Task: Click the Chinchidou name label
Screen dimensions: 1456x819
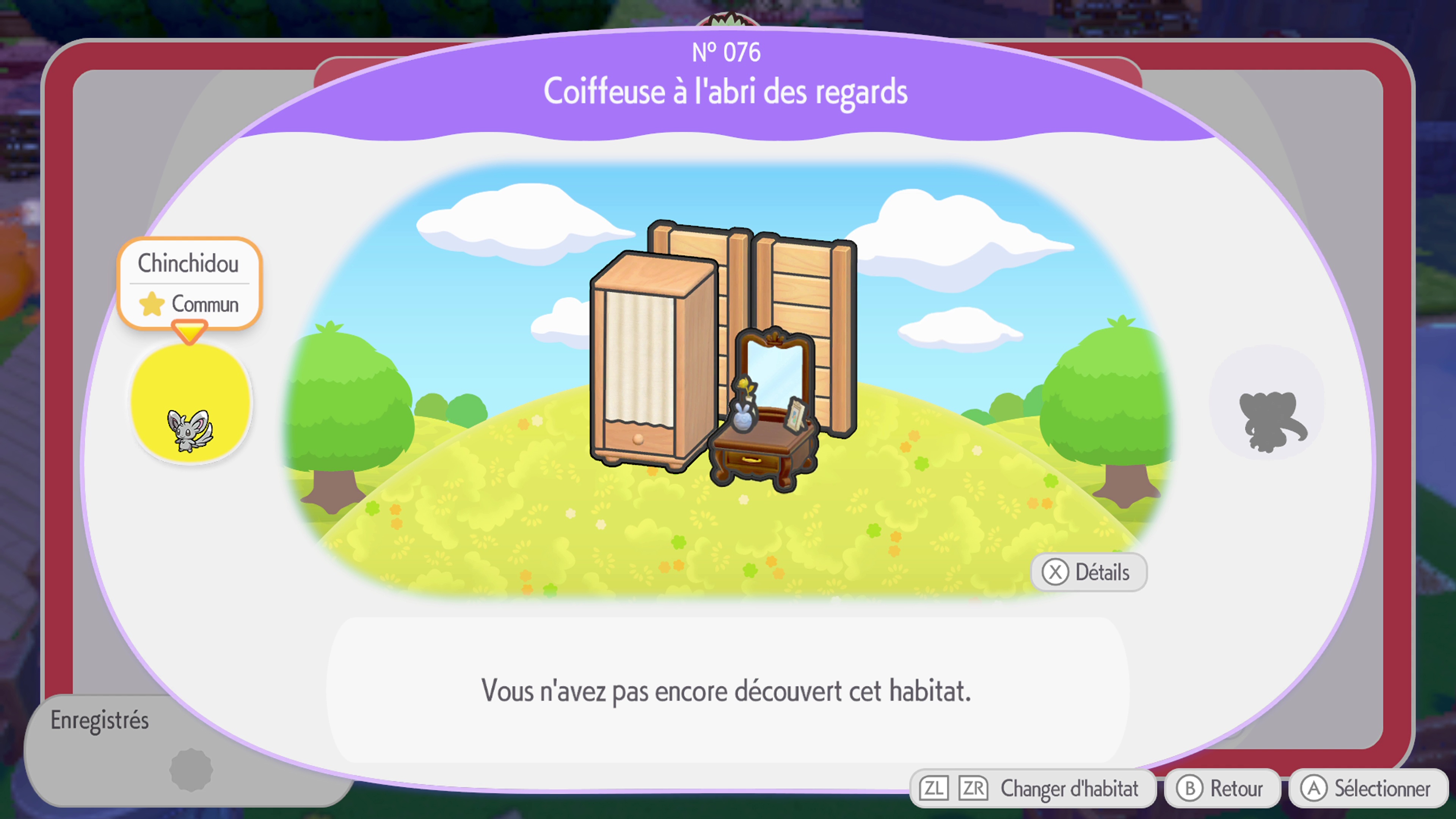Action: point(189,263)
